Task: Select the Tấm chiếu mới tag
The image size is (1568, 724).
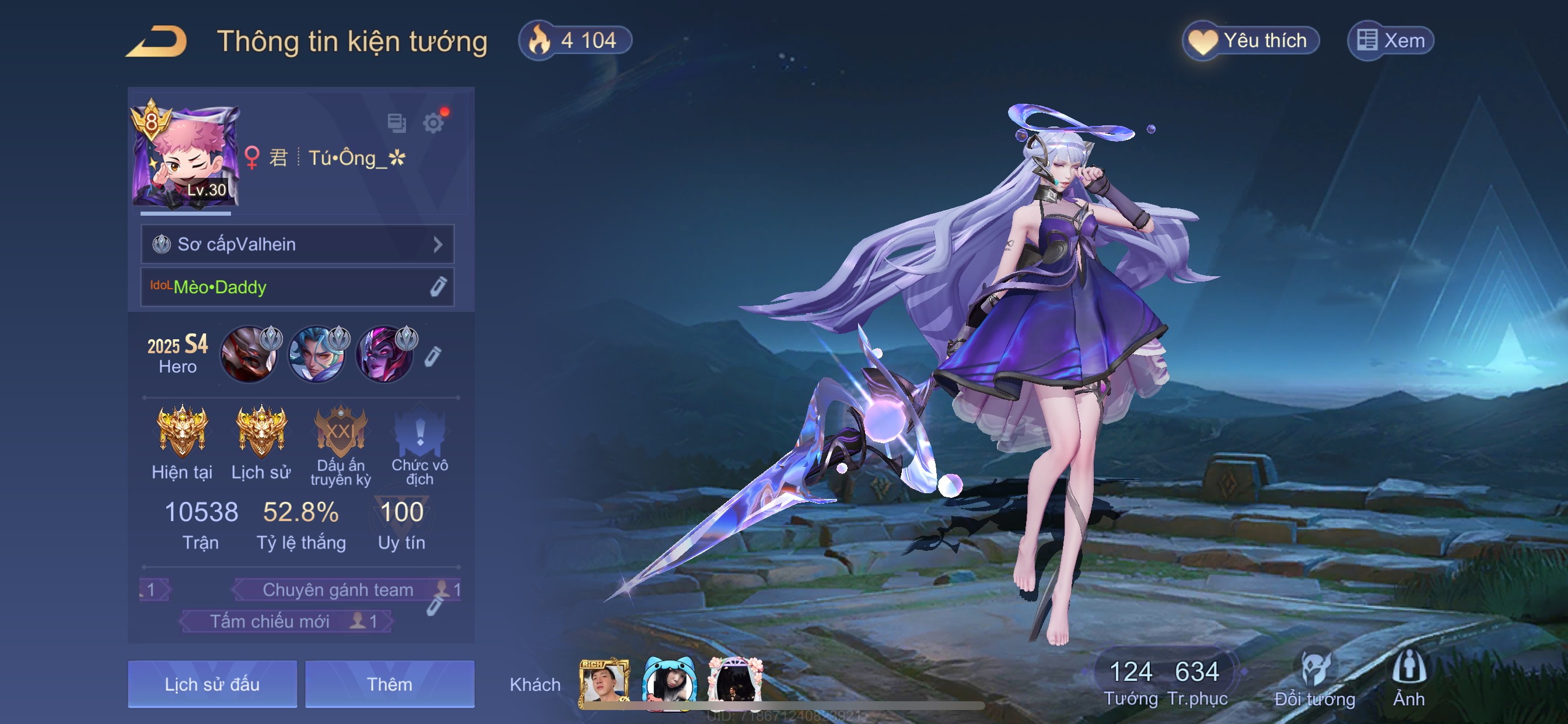Action: [271, 621]
